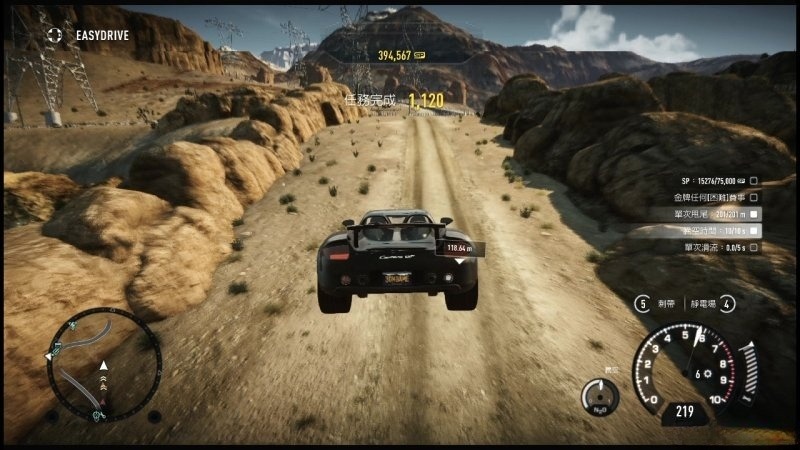
Task: Toggle the 金牌任何困難賽事 objective checkbox
Action: 754,197
